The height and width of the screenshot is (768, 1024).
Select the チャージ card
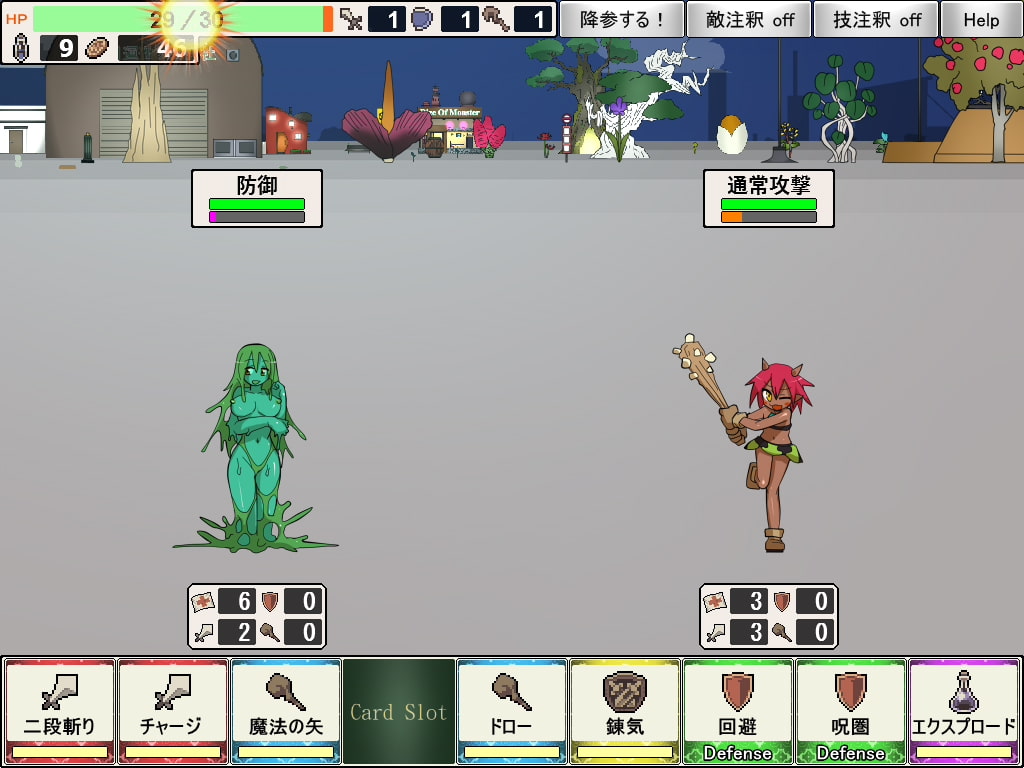[172, 710]
